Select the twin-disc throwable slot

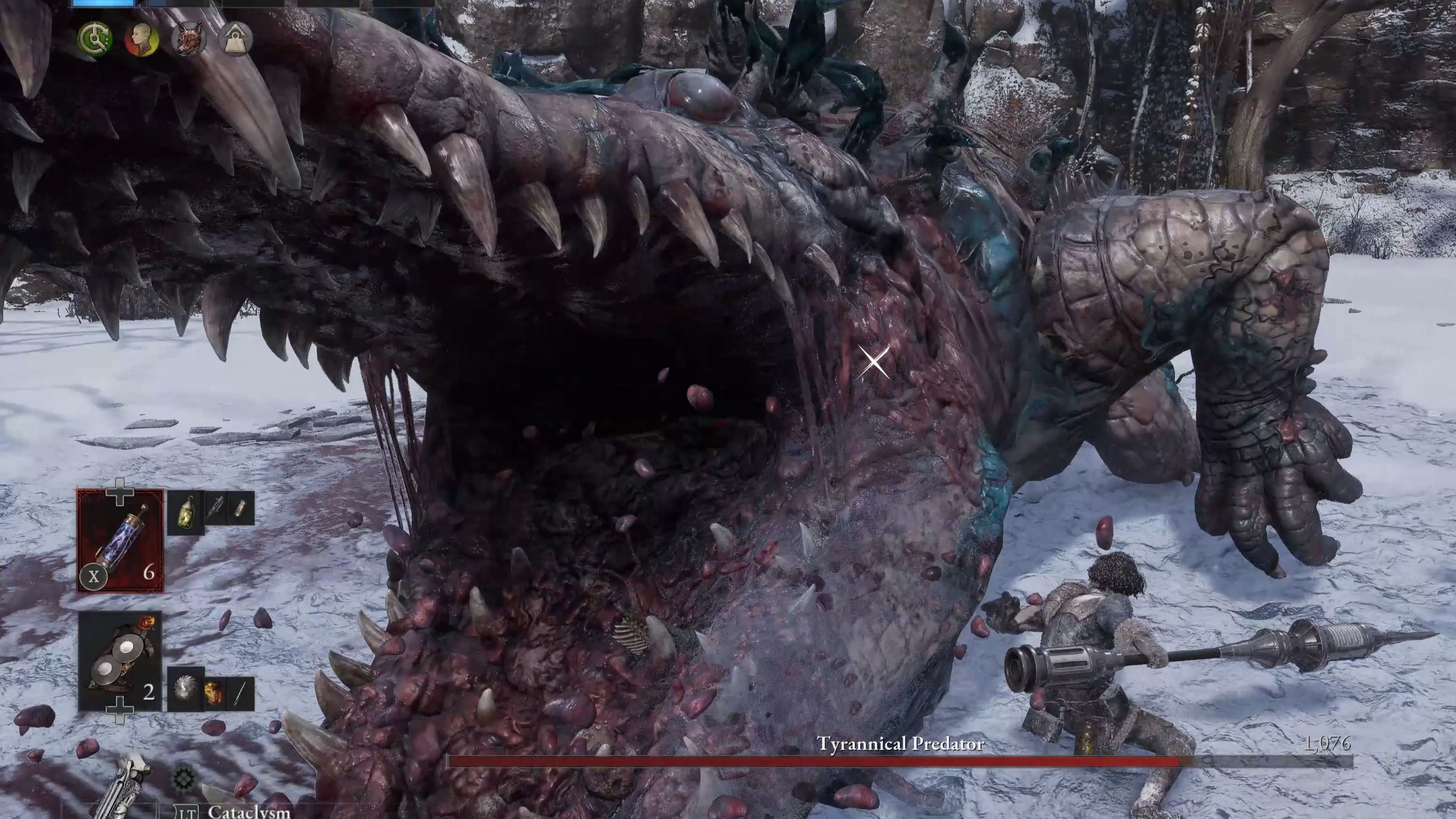(x=120, y=661)
